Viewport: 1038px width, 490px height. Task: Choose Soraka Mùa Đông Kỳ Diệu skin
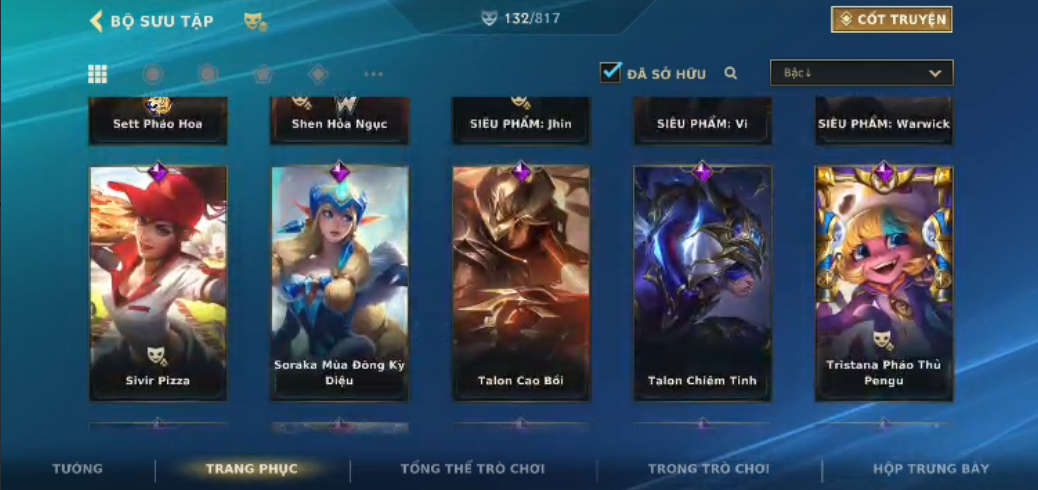tap(340, 282)
